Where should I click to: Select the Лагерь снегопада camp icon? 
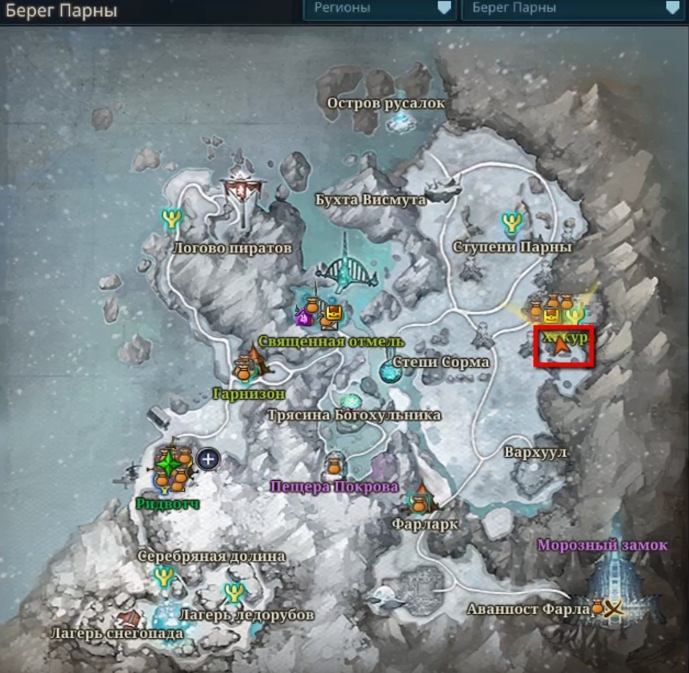(x=127, y=620)
